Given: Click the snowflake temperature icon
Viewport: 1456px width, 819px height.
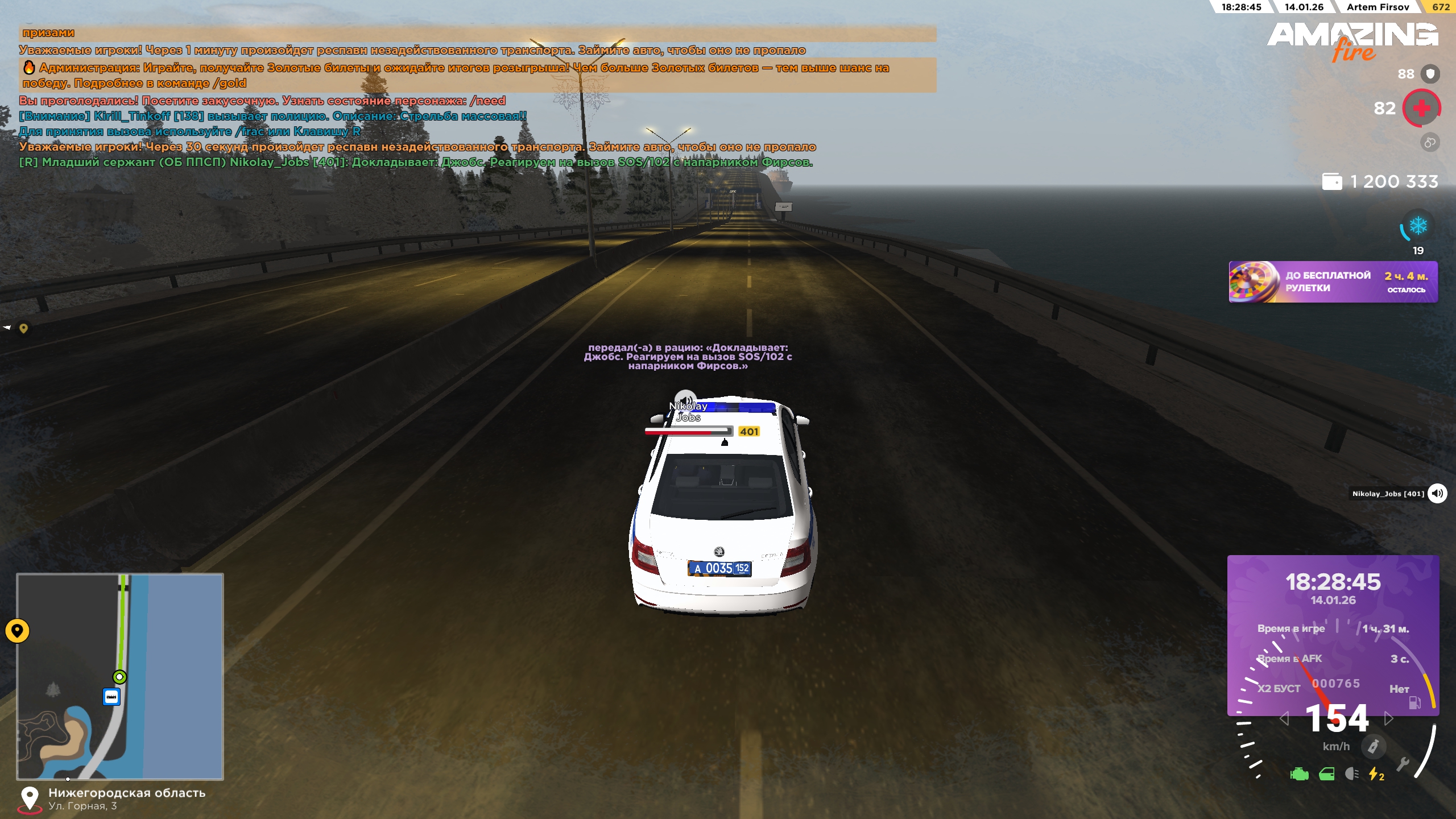Looking at the screenshot, I should point(1418,226).
